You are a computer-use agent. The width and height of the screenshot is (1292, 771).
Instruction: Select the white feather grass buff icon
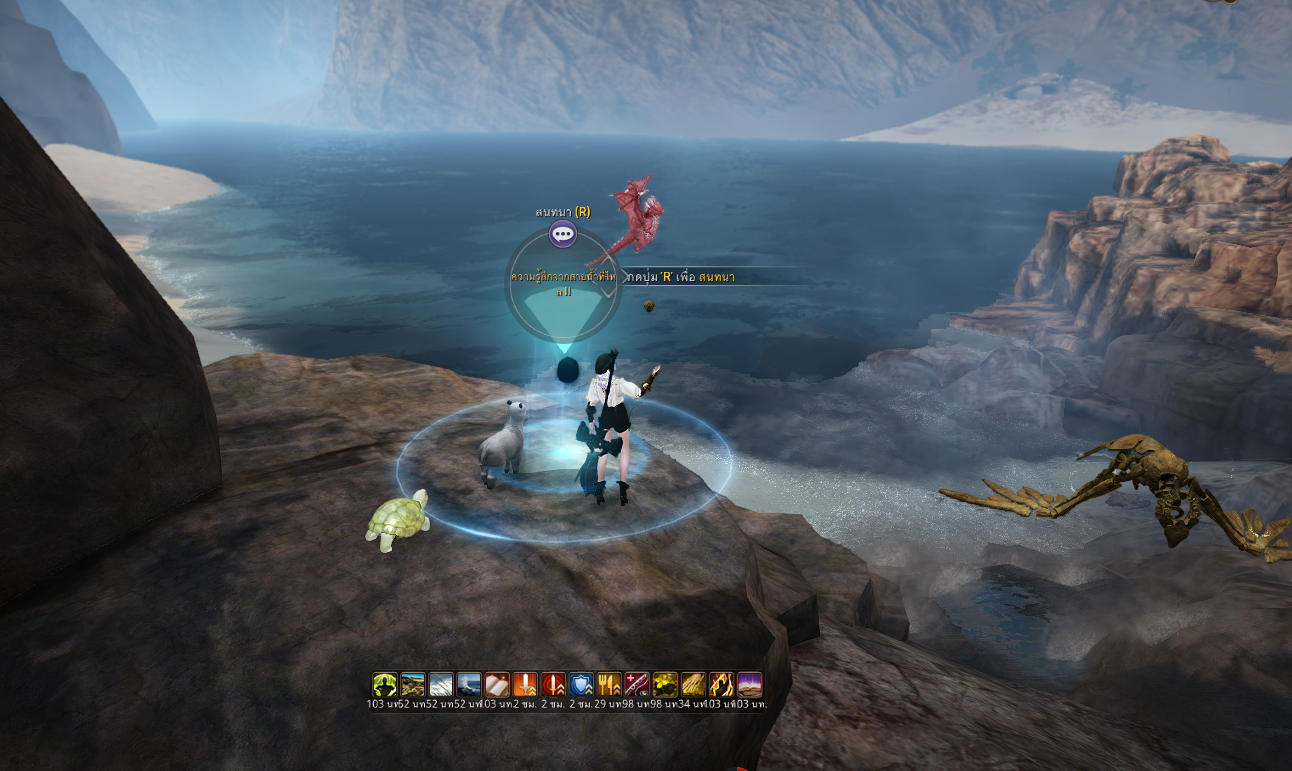click(x=441, y=684)
